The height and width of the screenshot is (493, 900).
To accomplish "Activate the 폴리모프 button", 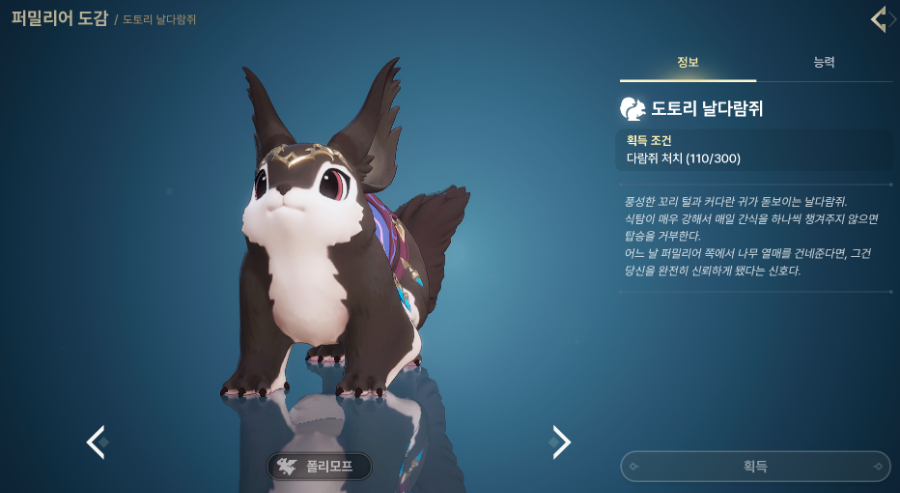I will click(319, 466).
